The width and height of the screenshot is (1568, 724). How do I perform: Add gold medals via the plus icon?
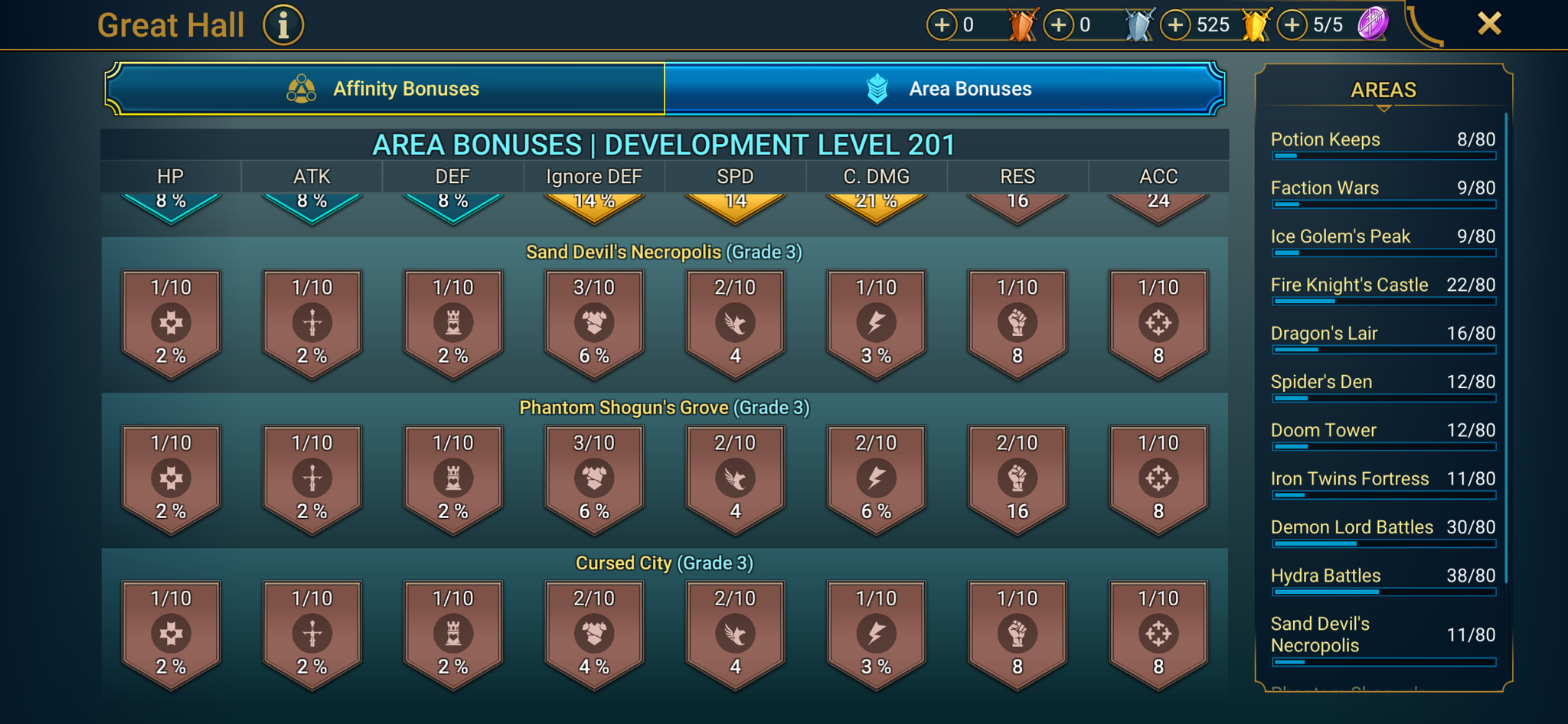(1174, 24)
